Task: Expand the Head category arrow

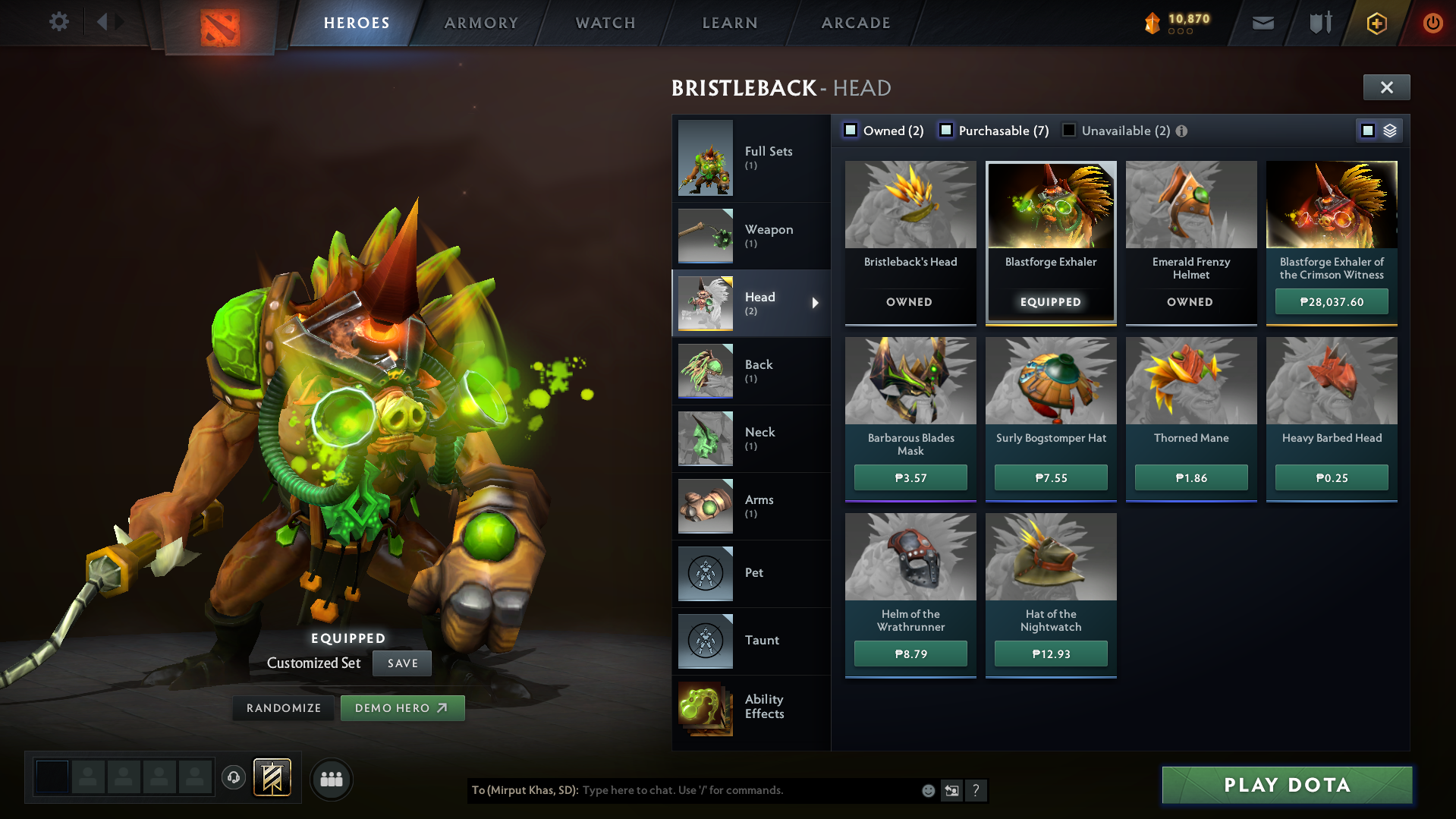Action: [816, 302]
